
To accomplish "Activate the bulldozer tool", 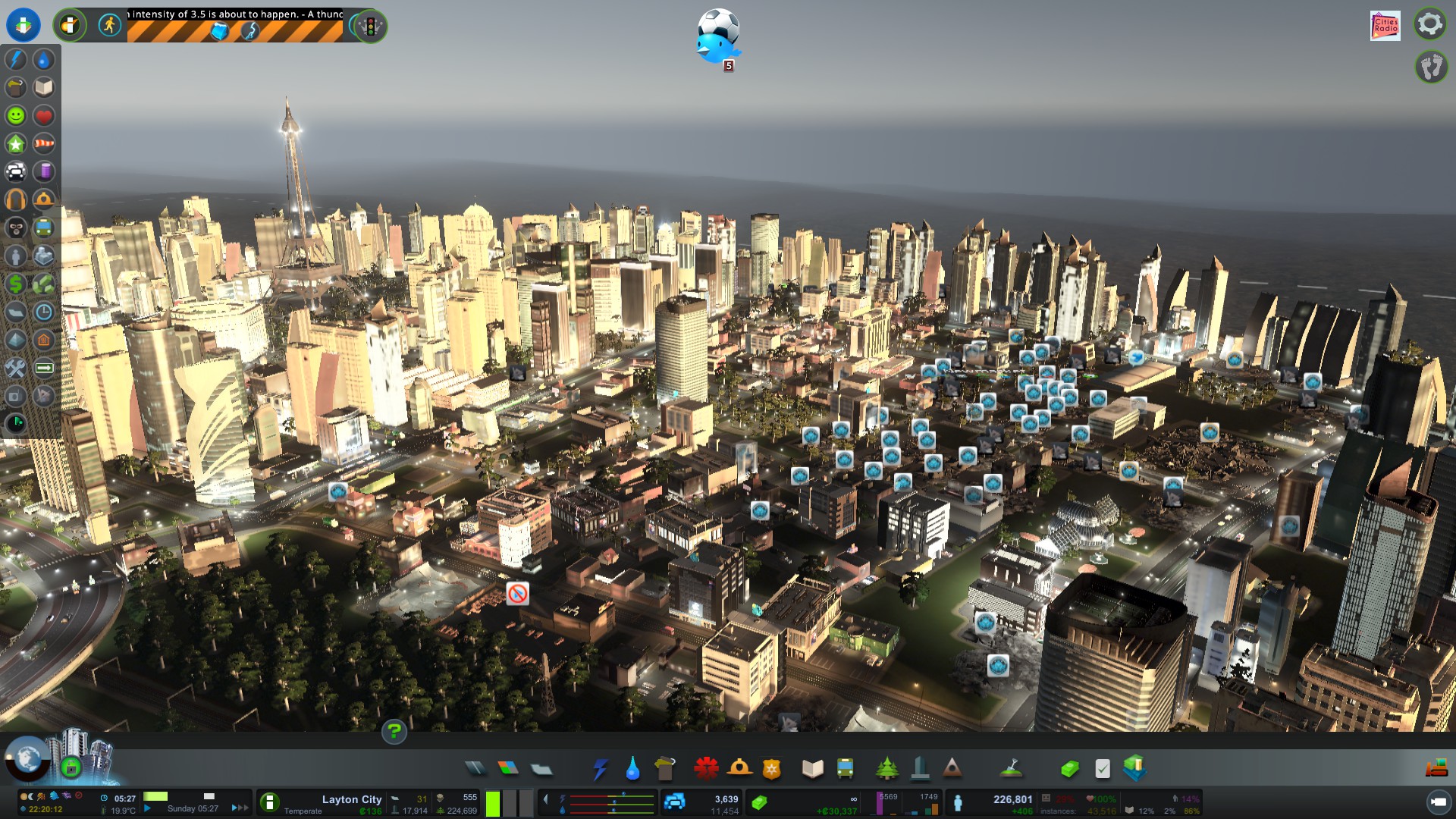I will 1436,769.
